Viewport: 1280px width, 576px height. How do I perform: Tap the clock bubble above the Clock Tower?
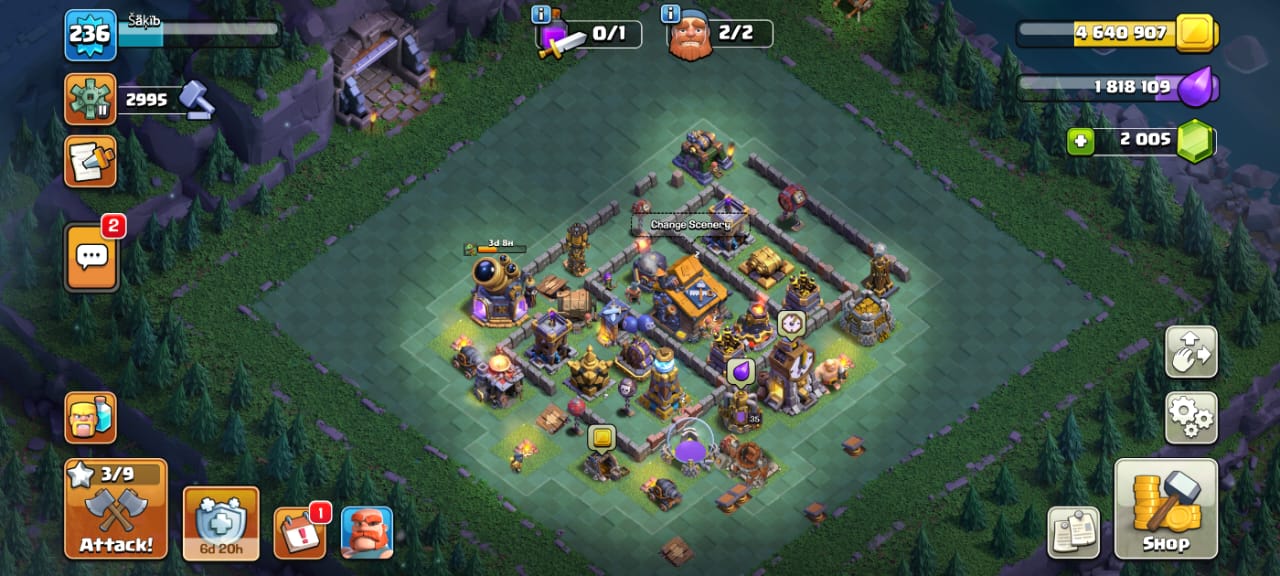[x=791, y=324]
